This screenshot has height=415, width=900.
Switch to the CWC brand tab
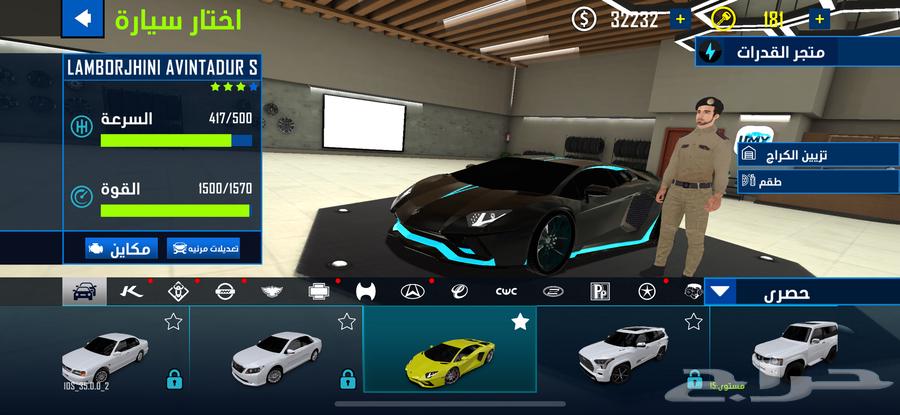(x=506, y=292)
